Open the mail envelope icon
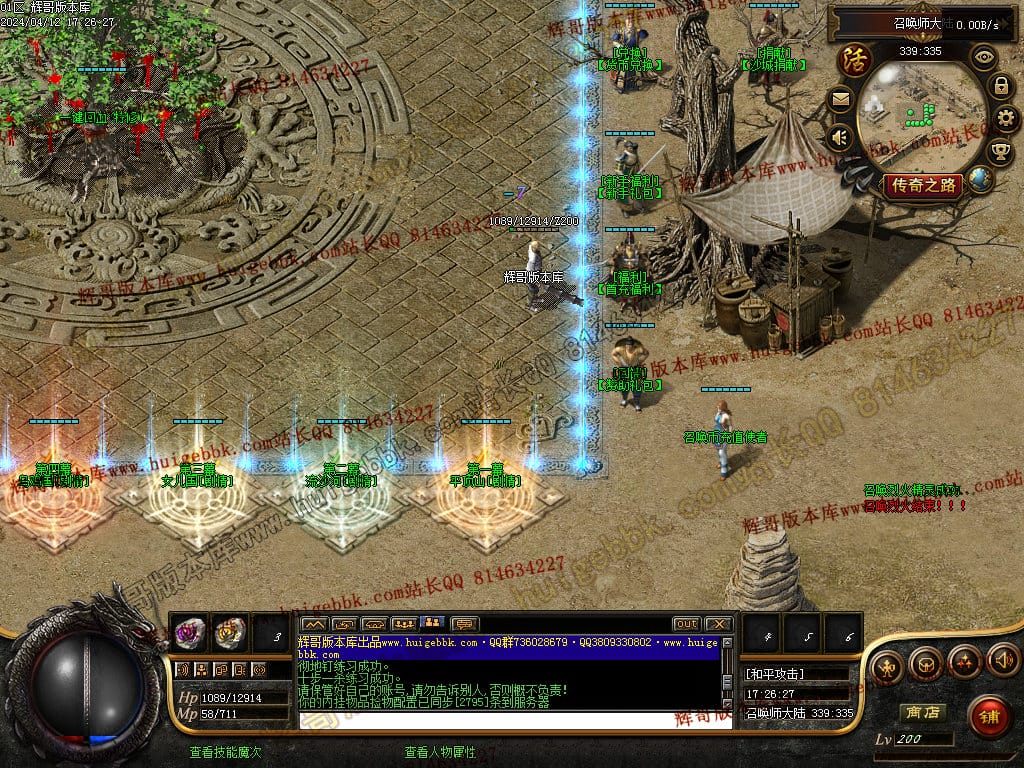This screenshot has width=1024, height=768. (840, 99)
